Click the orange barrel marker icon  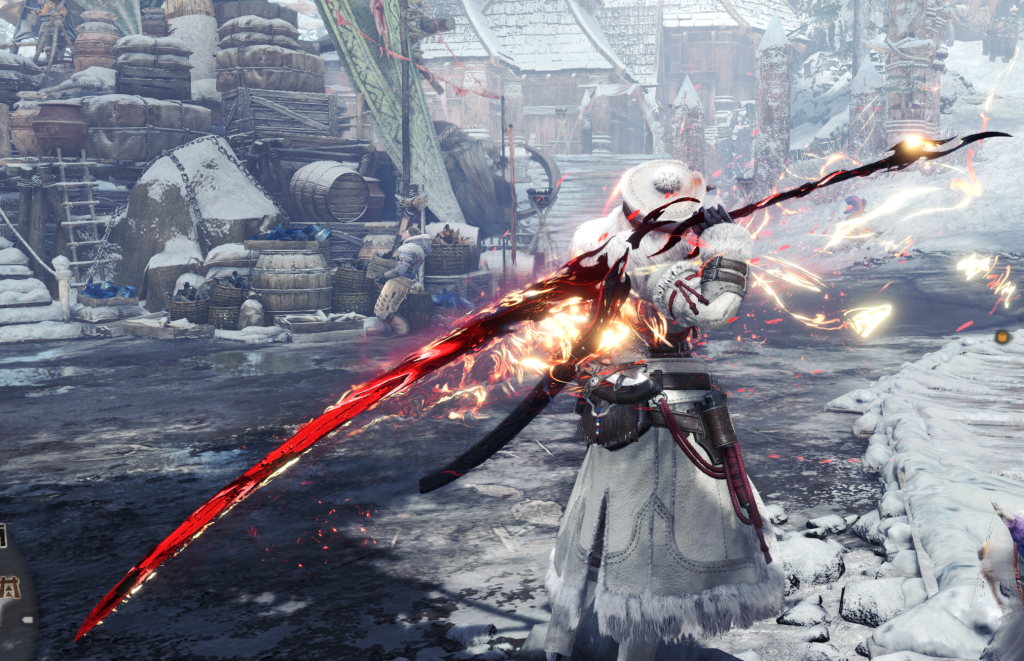[1001, 338]
